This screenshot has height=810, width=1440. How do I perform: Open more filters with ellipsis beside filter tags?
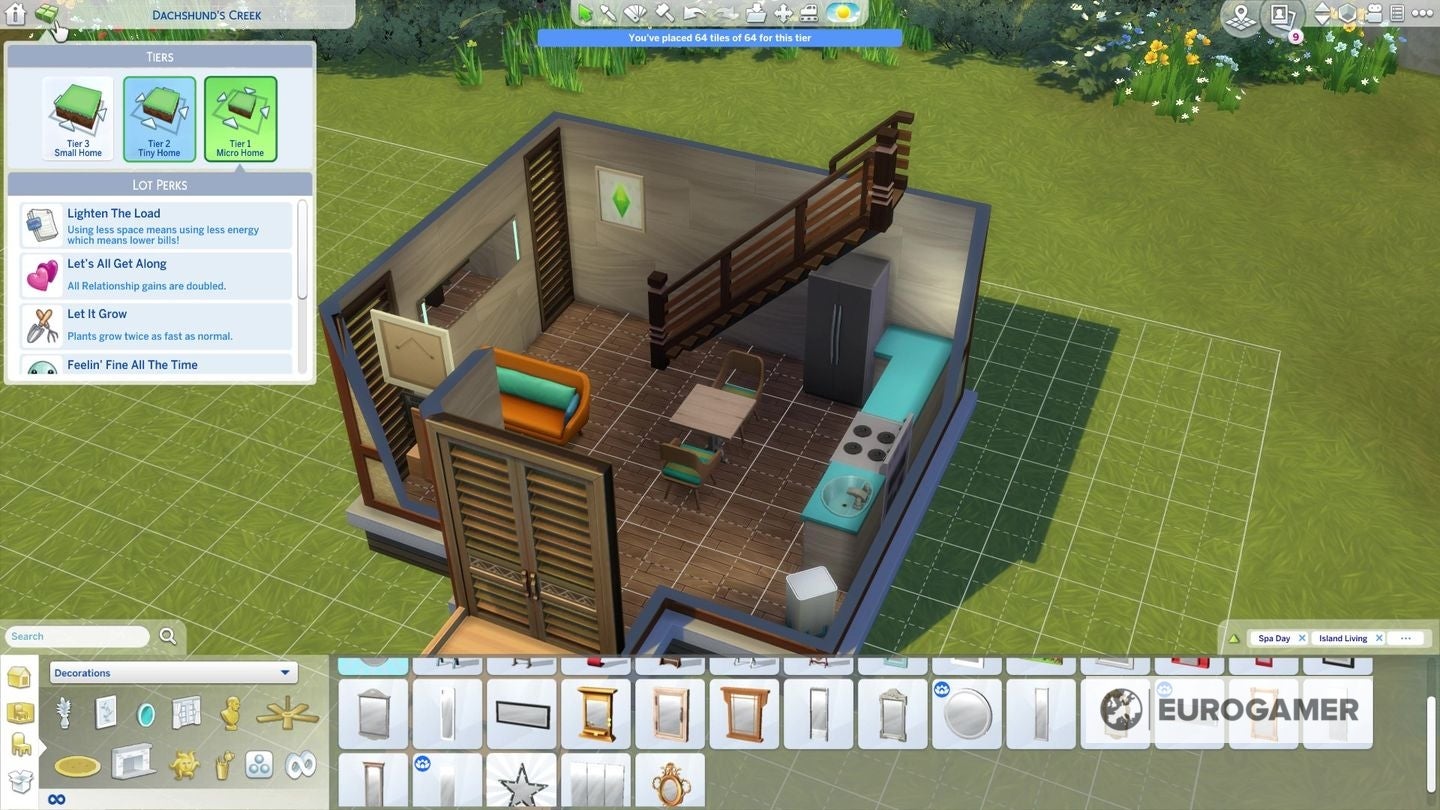(x=1406, y=637)
